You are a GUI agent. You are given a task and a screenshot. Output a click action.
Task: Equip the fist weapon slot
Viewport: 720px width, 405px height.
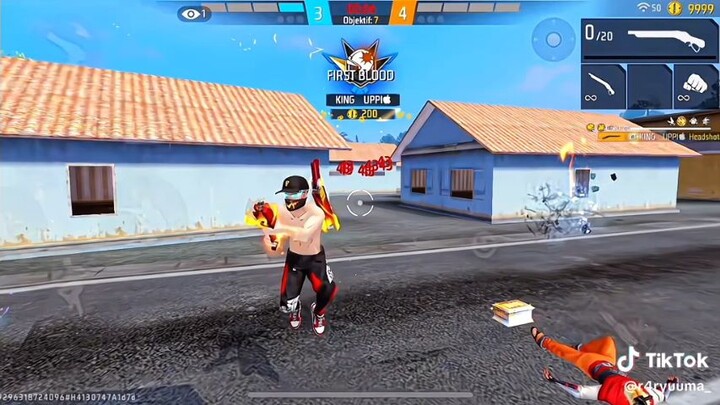[x=696, y=86]
